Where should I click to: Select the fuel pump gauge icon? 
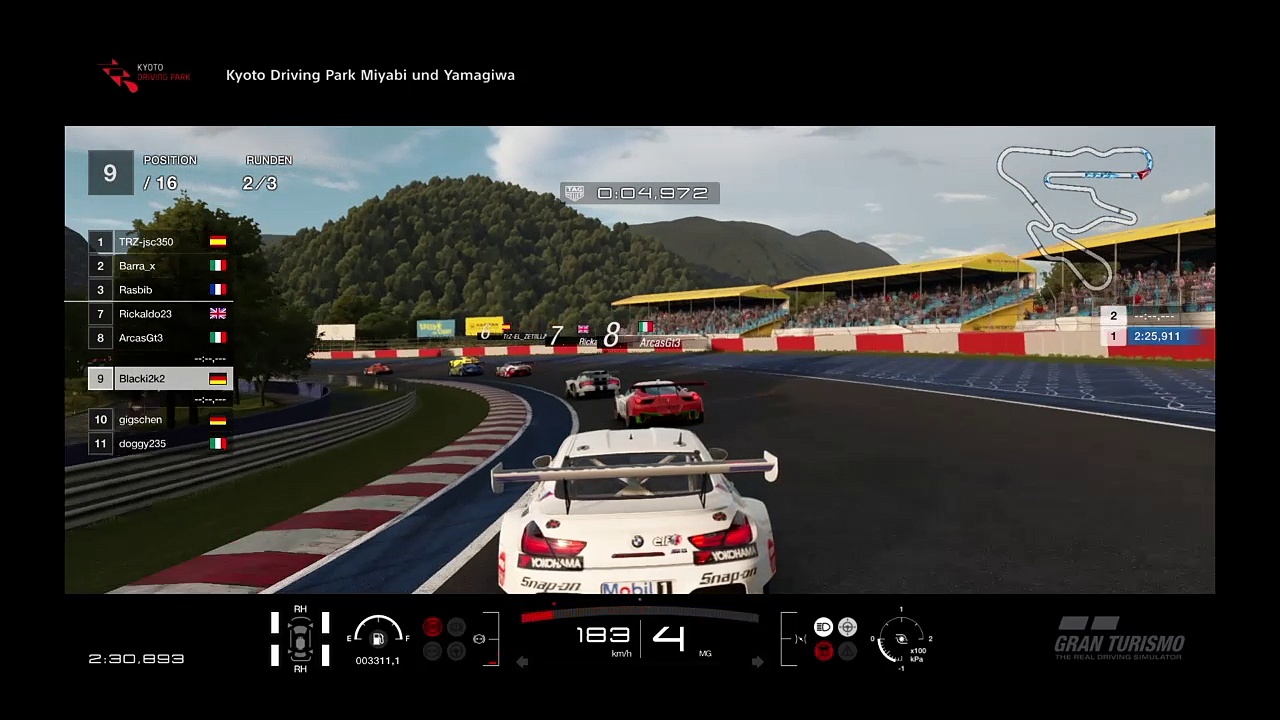click(378, 638)
